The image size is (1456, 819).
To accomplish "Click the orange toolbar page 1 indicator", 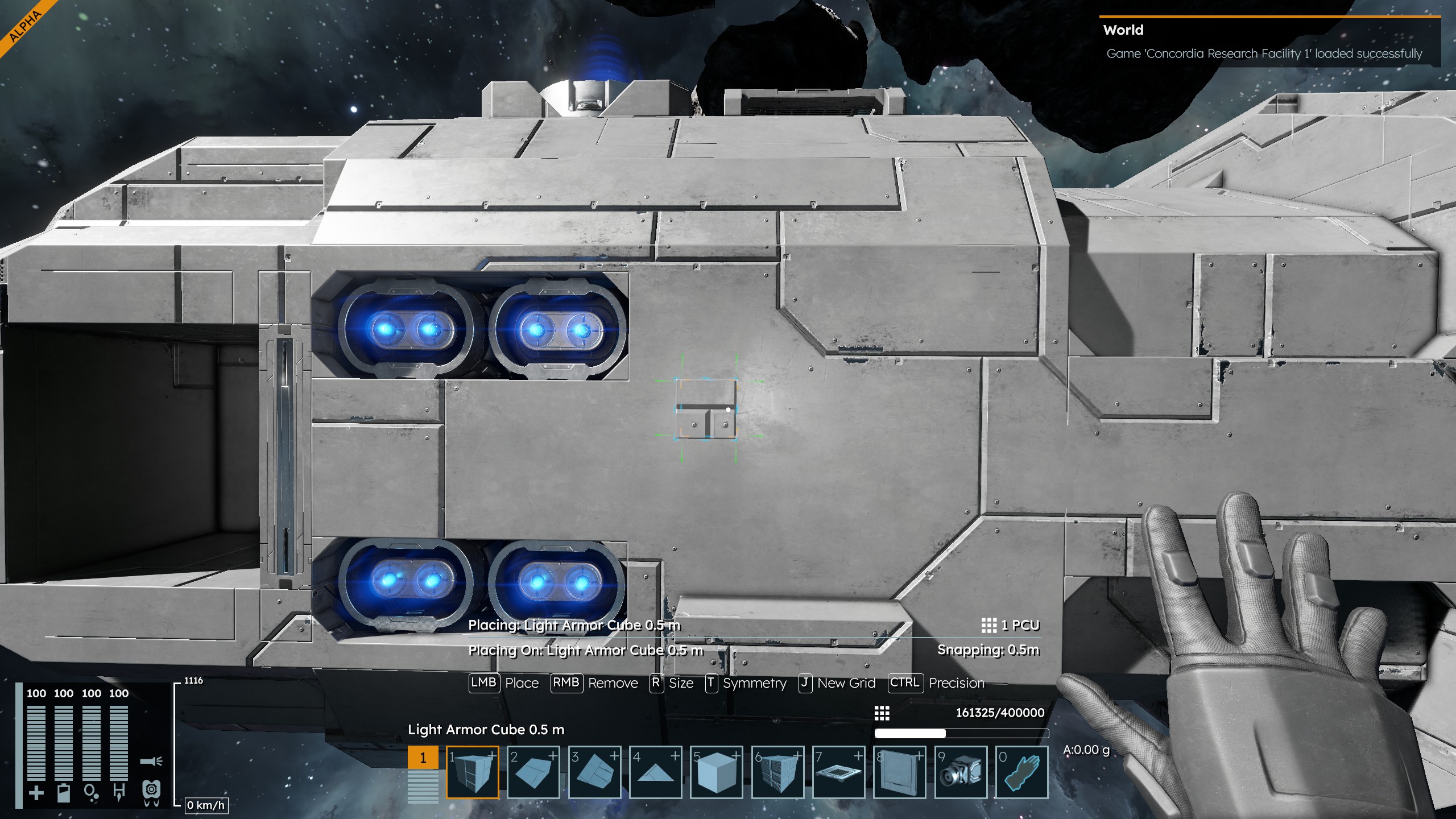I will 423,758.
